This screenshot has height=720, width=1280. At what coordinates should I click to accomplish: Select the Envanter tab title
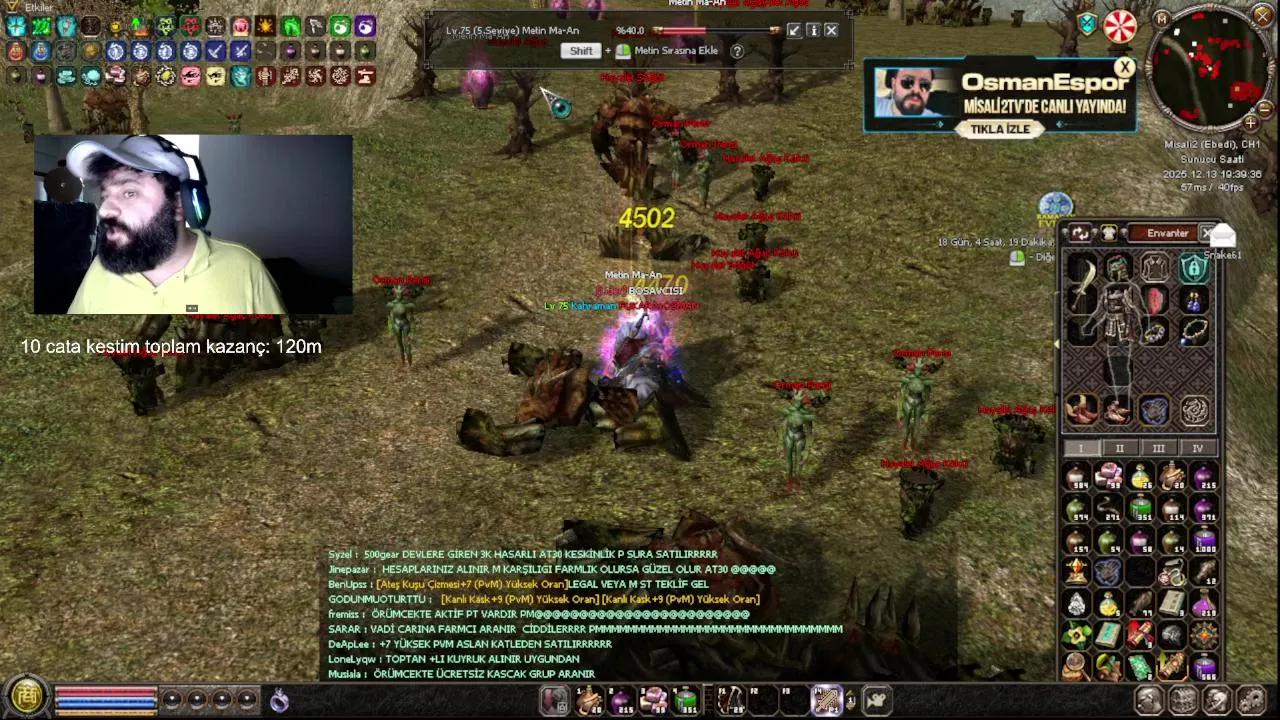[x=1168, y=233]
